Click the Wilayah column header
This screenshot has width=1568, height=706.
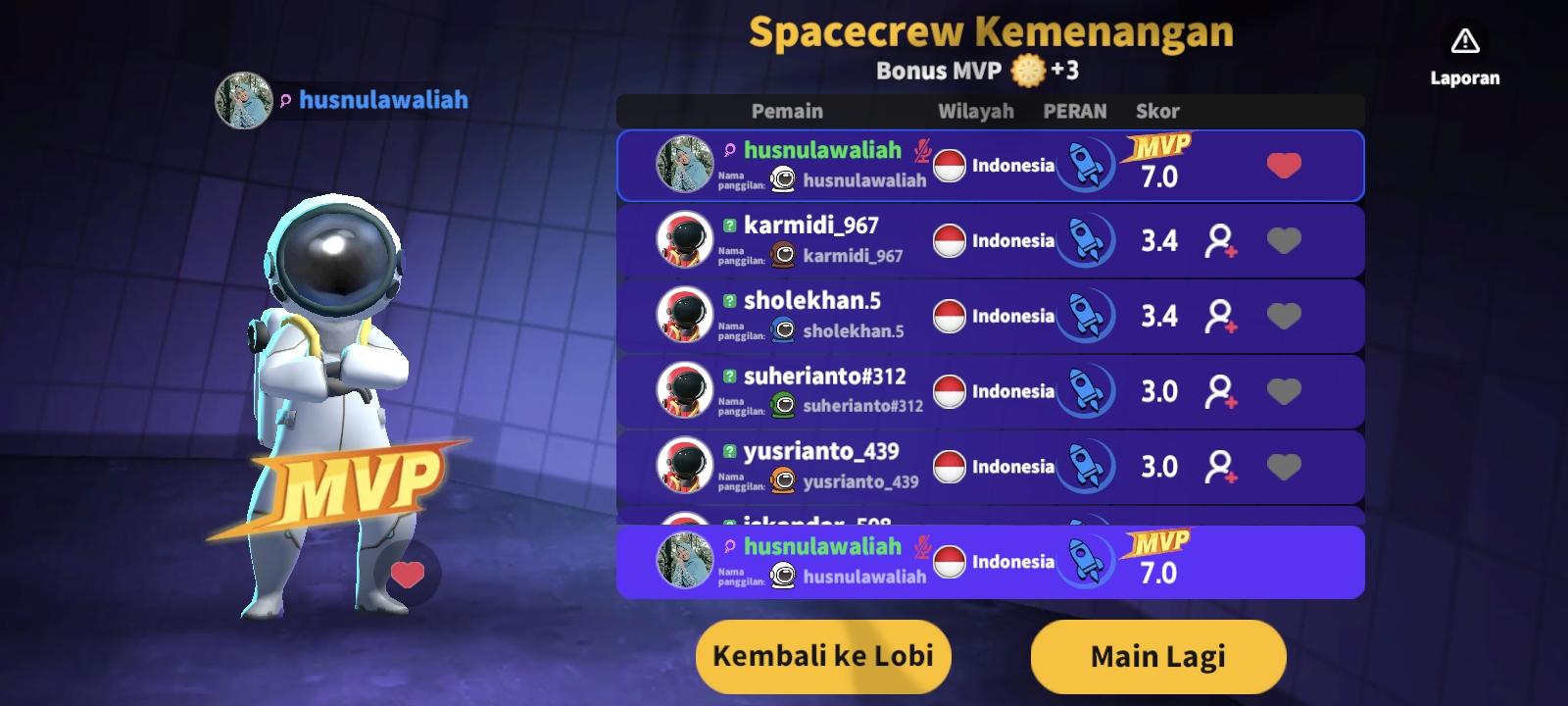click(x=977, y=111)
